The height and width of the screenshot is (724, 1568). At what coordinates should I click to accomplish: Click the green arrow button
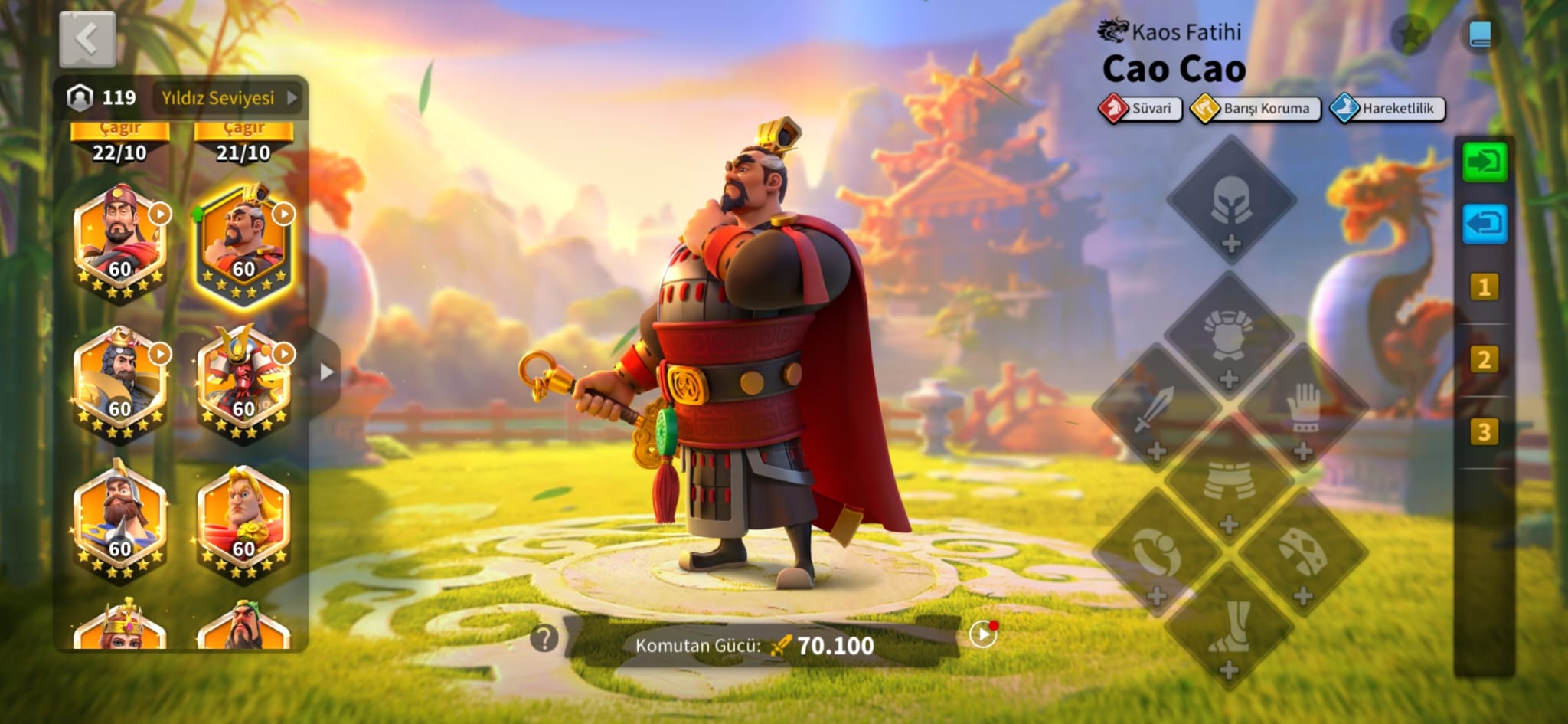tap(1484, 162)
